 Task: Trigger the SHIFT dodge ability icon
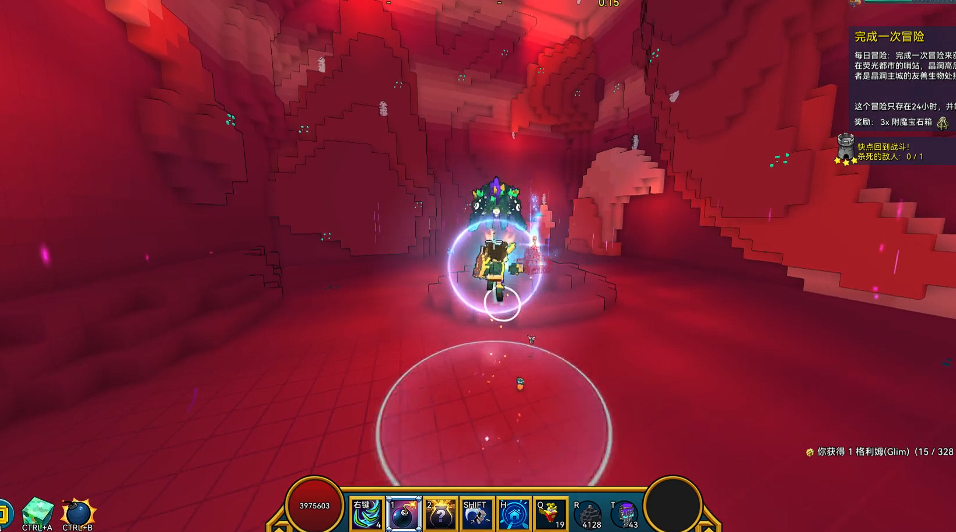click(x=477, y=513)
